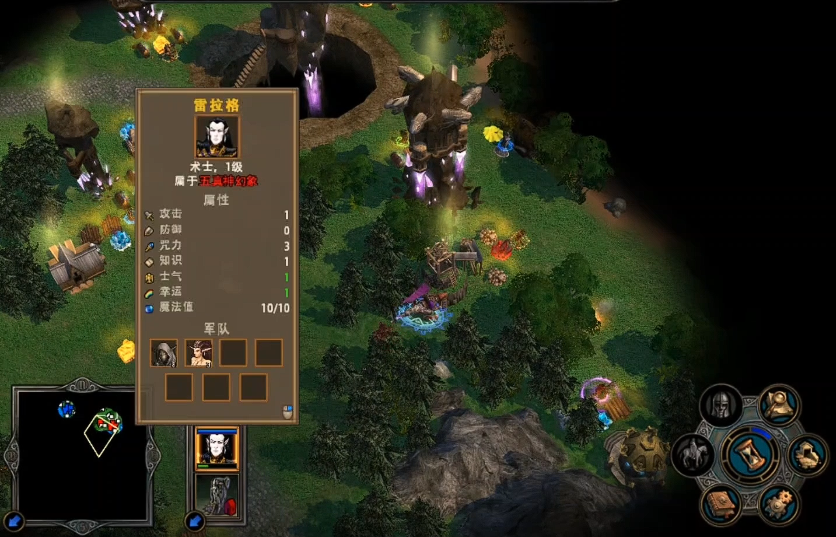The width and height of the screenshot is (836, 537).
Task: Click the hero portrait in info panel
Action: click(x=216, y=135)
